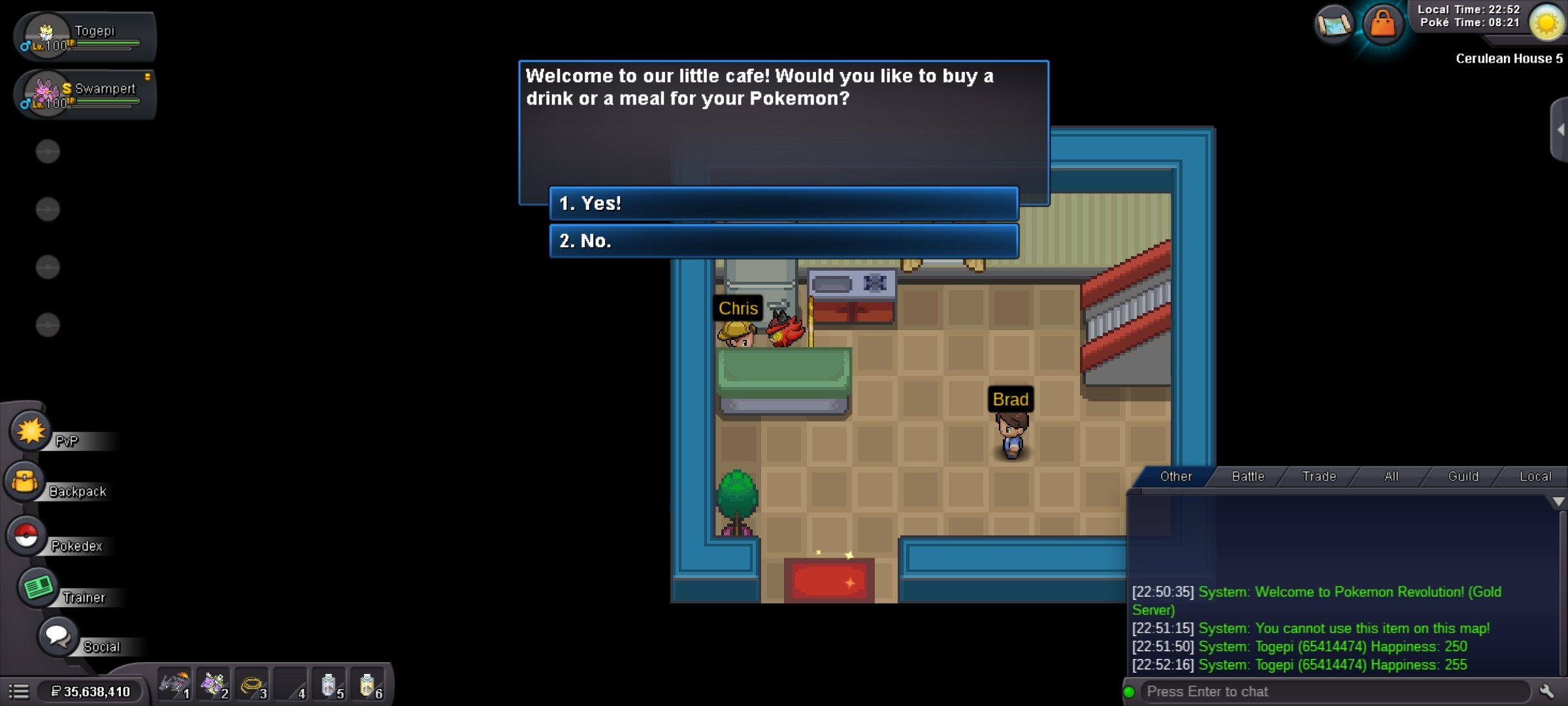Open chat settings with the wrench icon
This screenshot has height=706, width=1568.
[x=1547, y=692]
